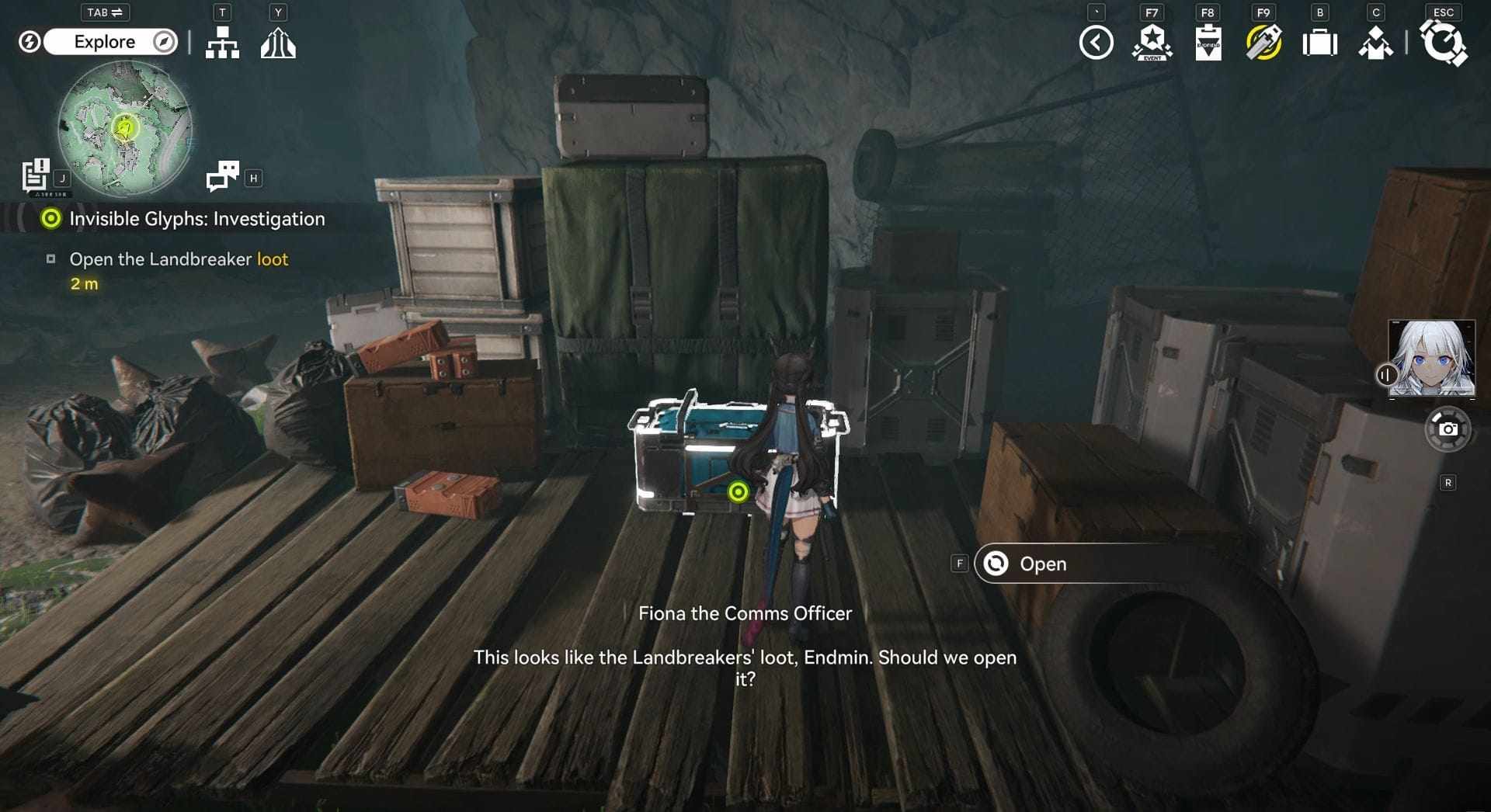Screen dimensions: 1491x812
Task: Open the tower structure icon
Action: (278, 43)
